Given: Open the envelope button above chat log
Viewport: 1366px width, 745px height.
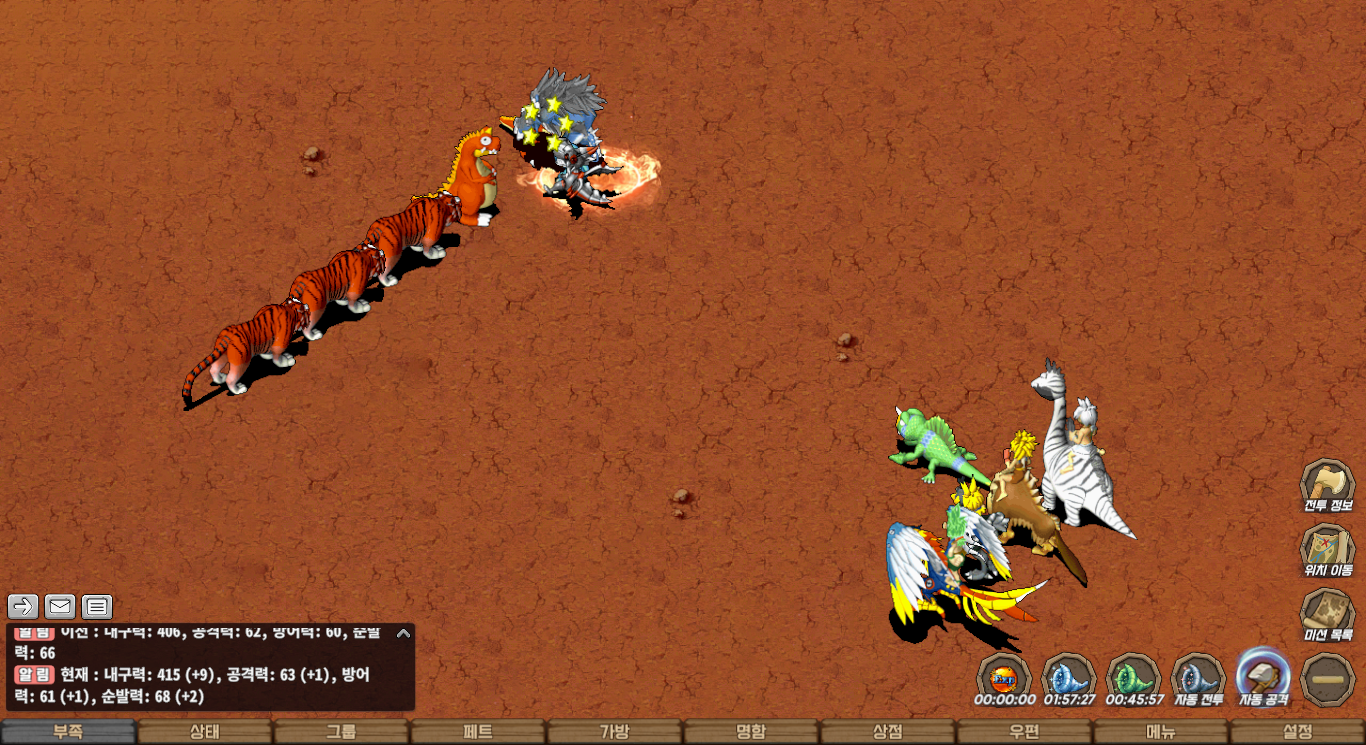Looking at the screenshot, I should (60, 606).
